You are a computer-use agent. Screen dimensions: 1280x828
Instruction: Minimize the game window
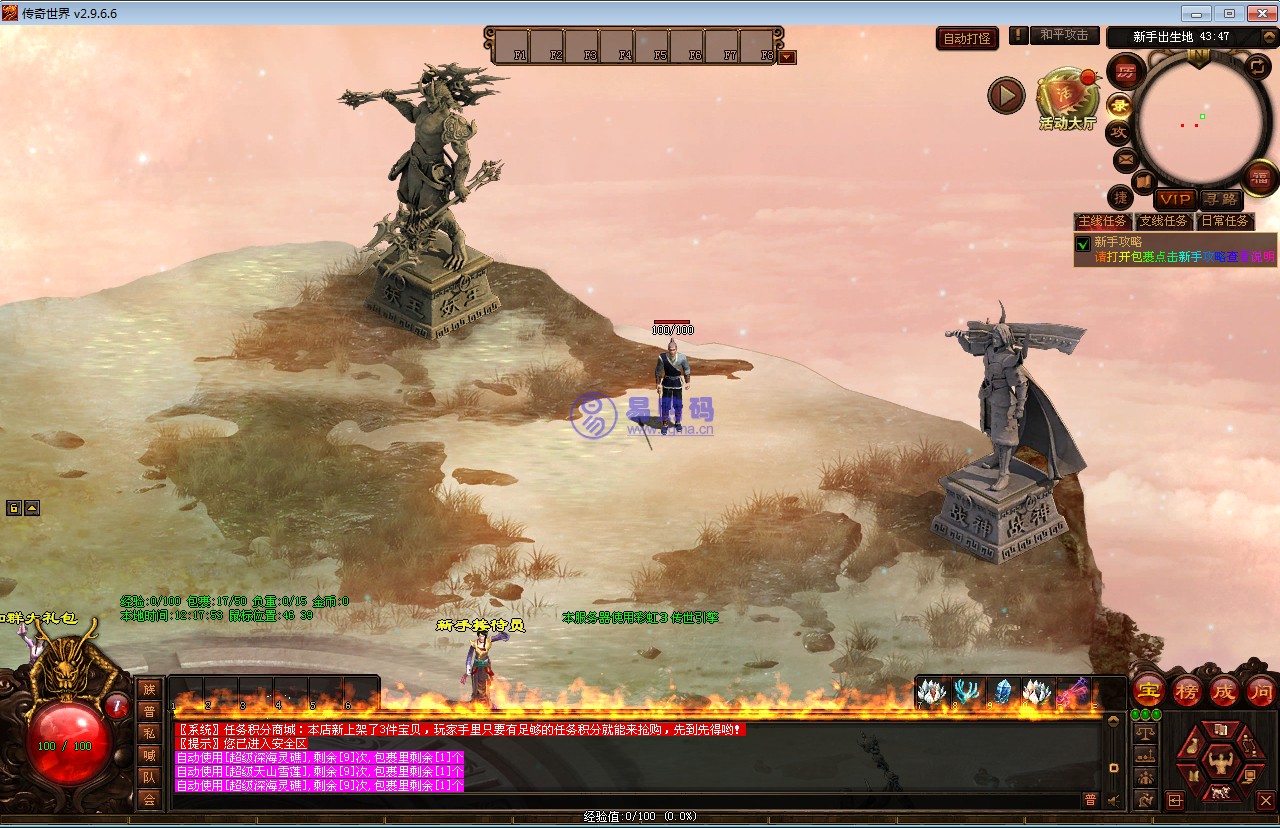1198,13
